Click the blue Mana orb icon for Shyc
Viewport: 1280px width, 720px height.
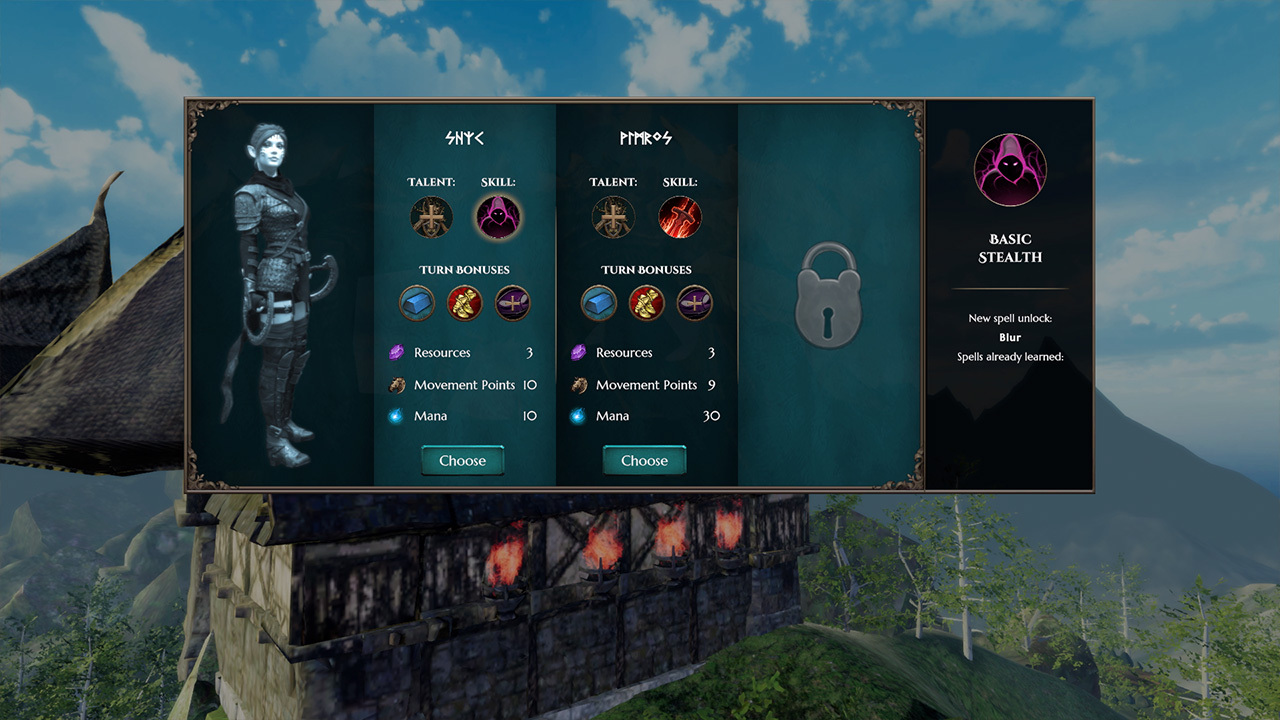[x=397, y=415]
